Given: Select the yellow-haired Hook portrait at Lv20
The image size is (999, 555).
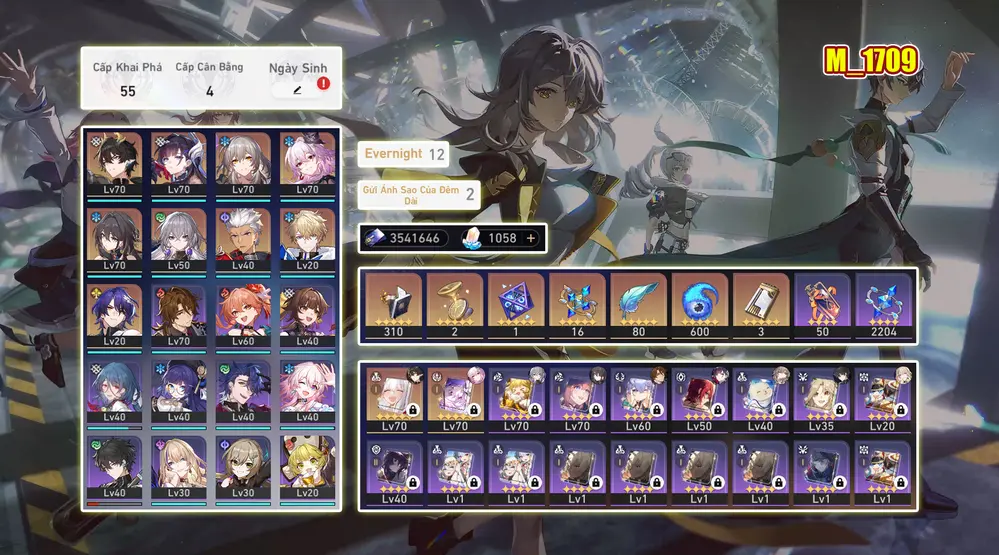Looking at the screenshot, I should 308,464.
